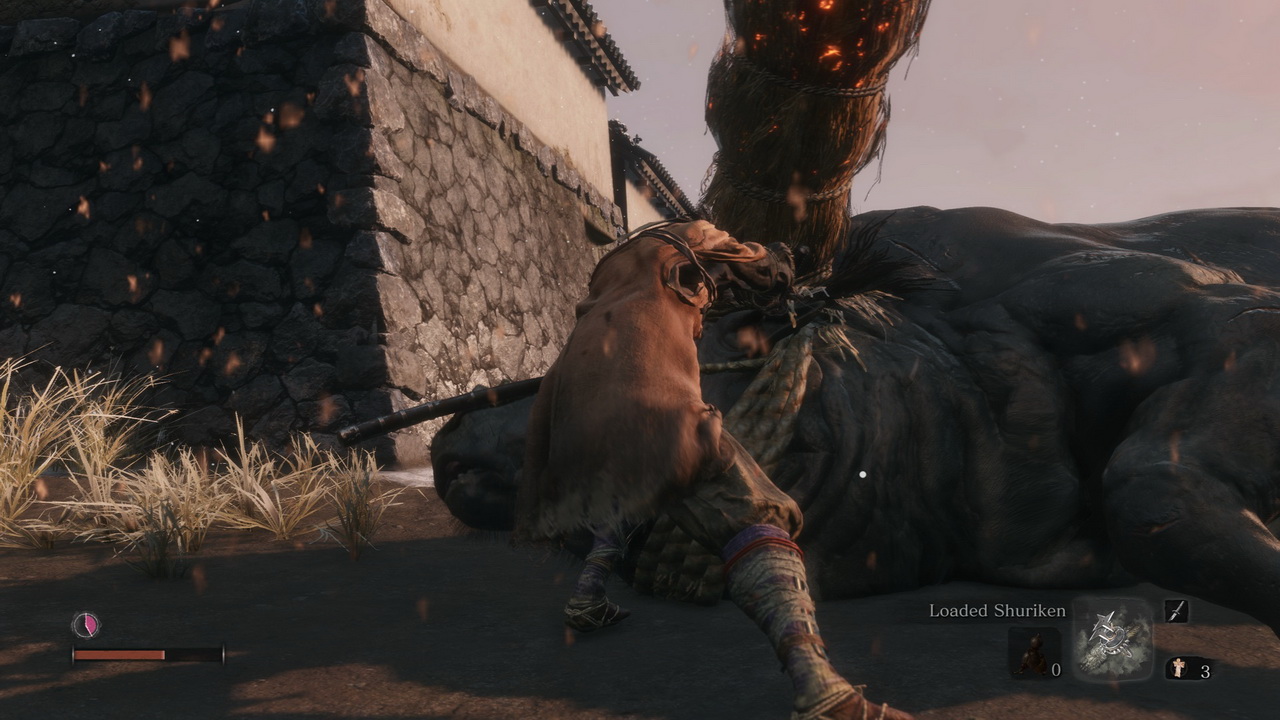This screenshot has width=1280, height=720.
Task: Click the sword combat art icon
Action: tap(1176, 611)
